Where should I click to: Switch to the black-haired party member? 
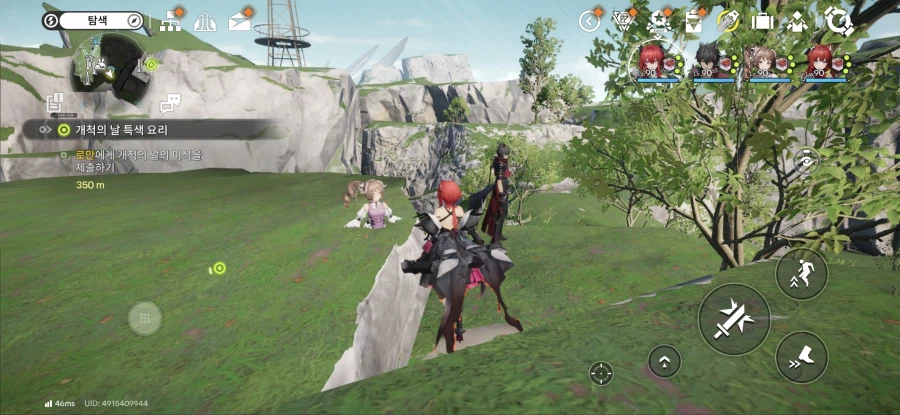714,60
